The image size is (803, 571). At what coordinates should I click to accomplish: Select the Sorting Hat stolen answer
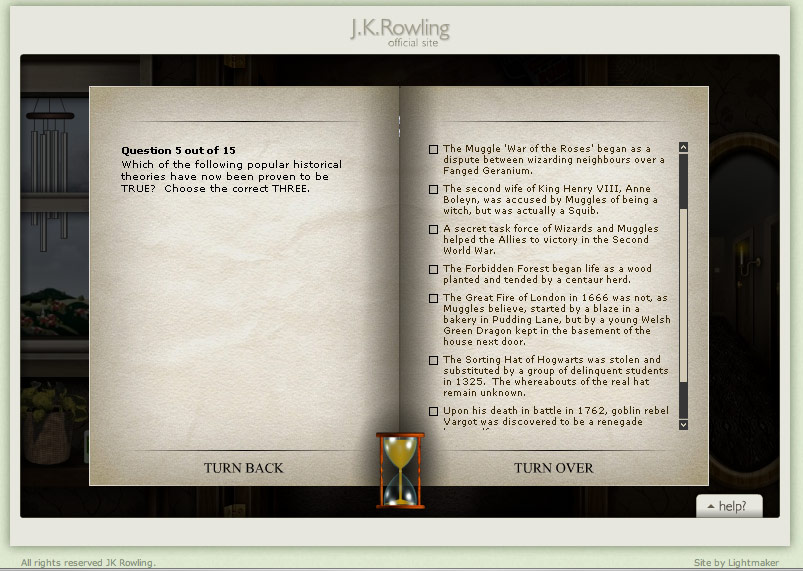[433, 360]
